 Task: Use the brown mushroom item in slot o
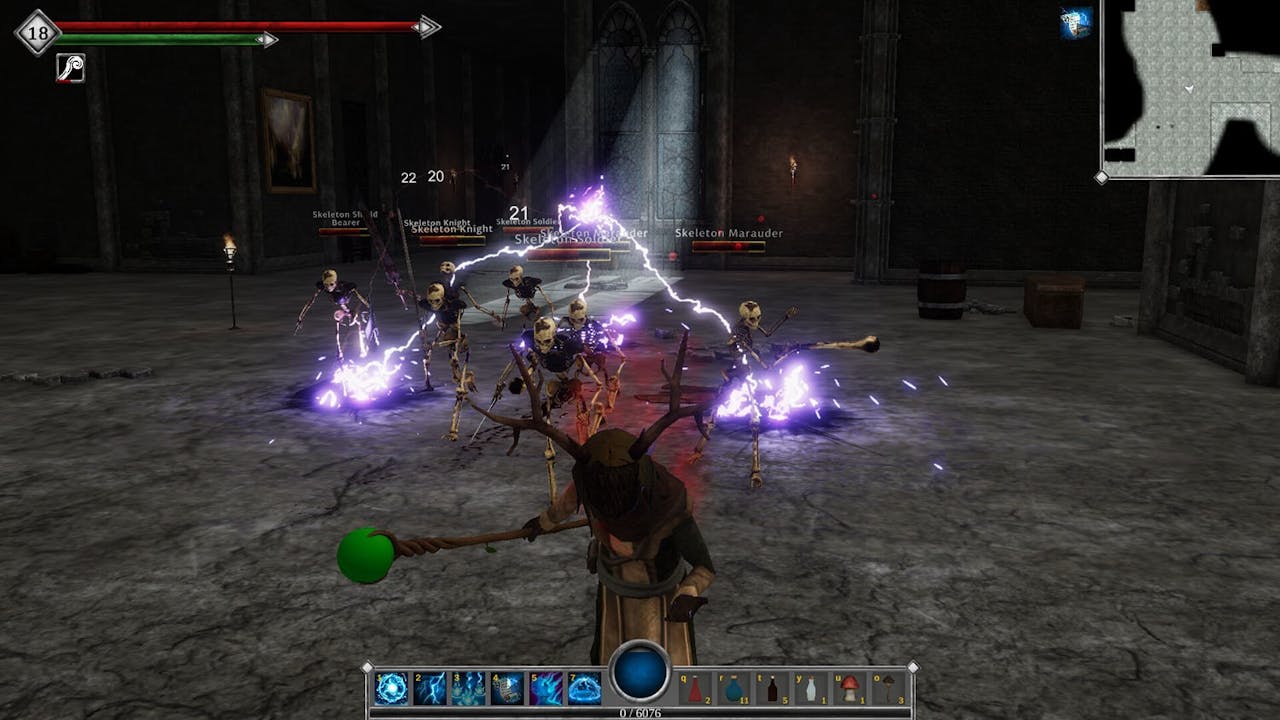[887, 688]
